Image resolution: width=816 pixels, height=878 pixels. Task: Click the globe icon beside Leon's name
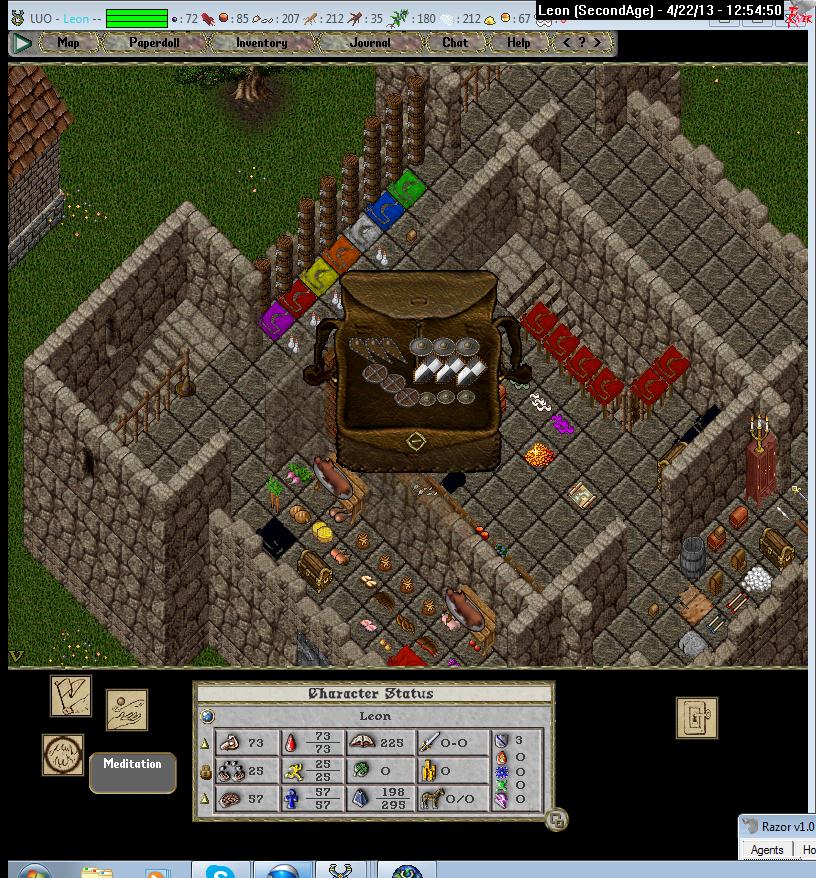coord(207,716)
